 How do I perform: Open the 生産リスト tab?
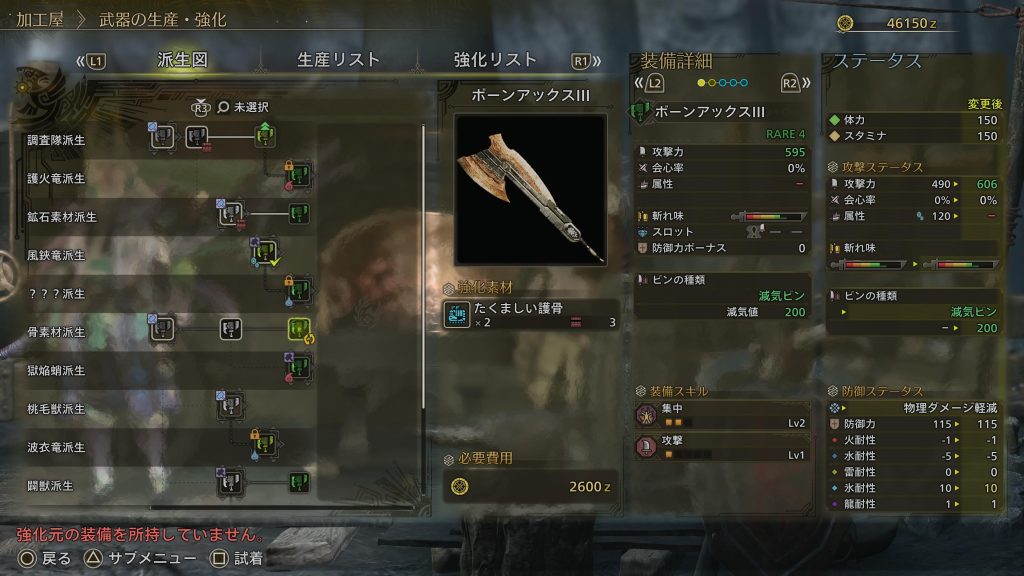[339, 60]
